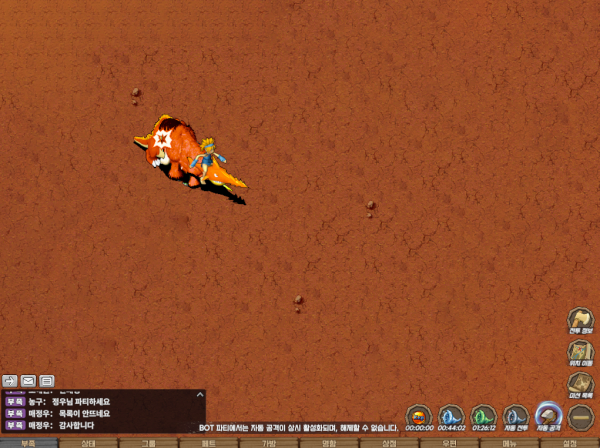Click the list icon above chat

click(x=46, y=380)
